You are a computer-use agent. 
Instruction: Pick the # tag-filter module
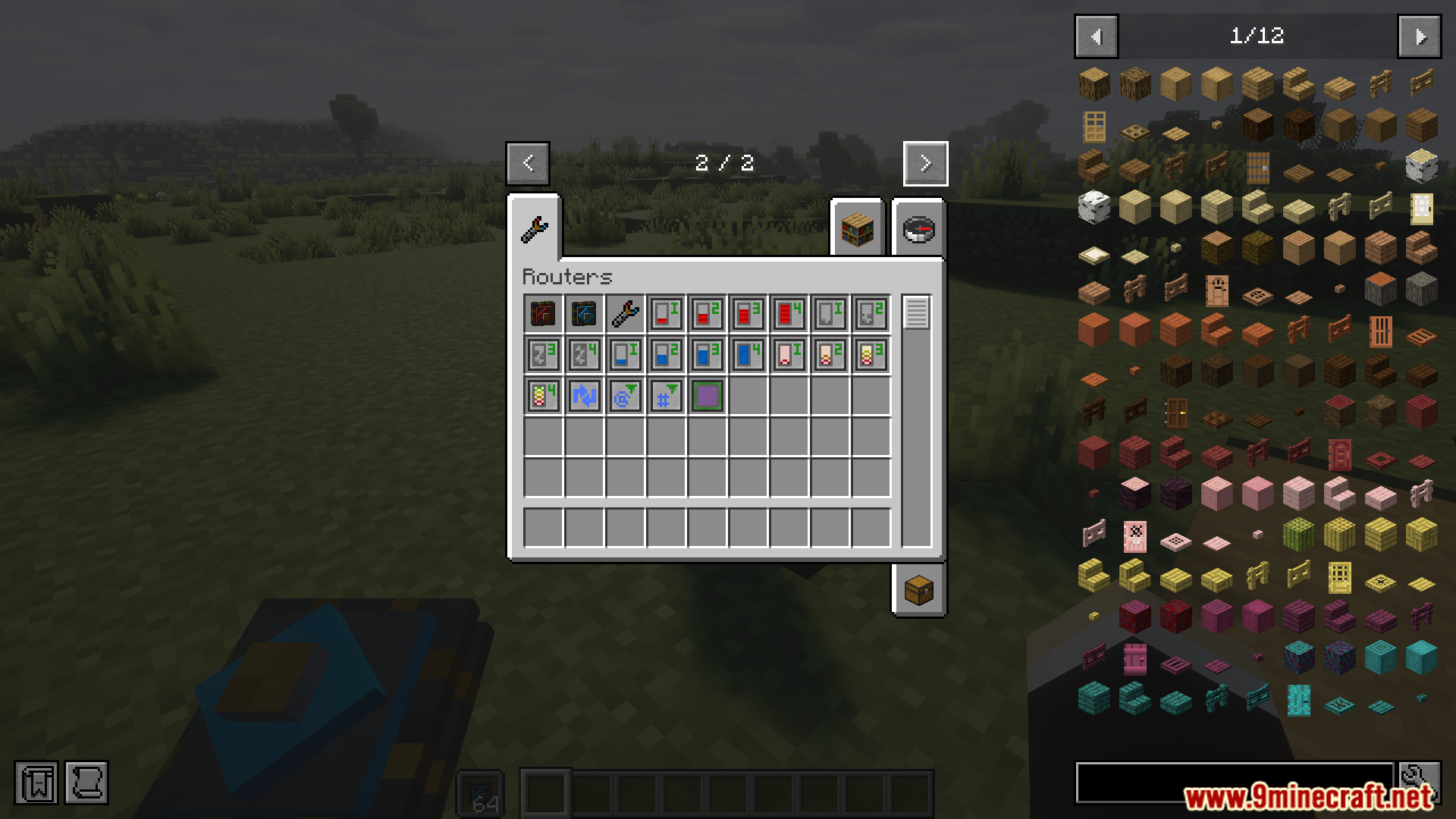pos(666,395)
